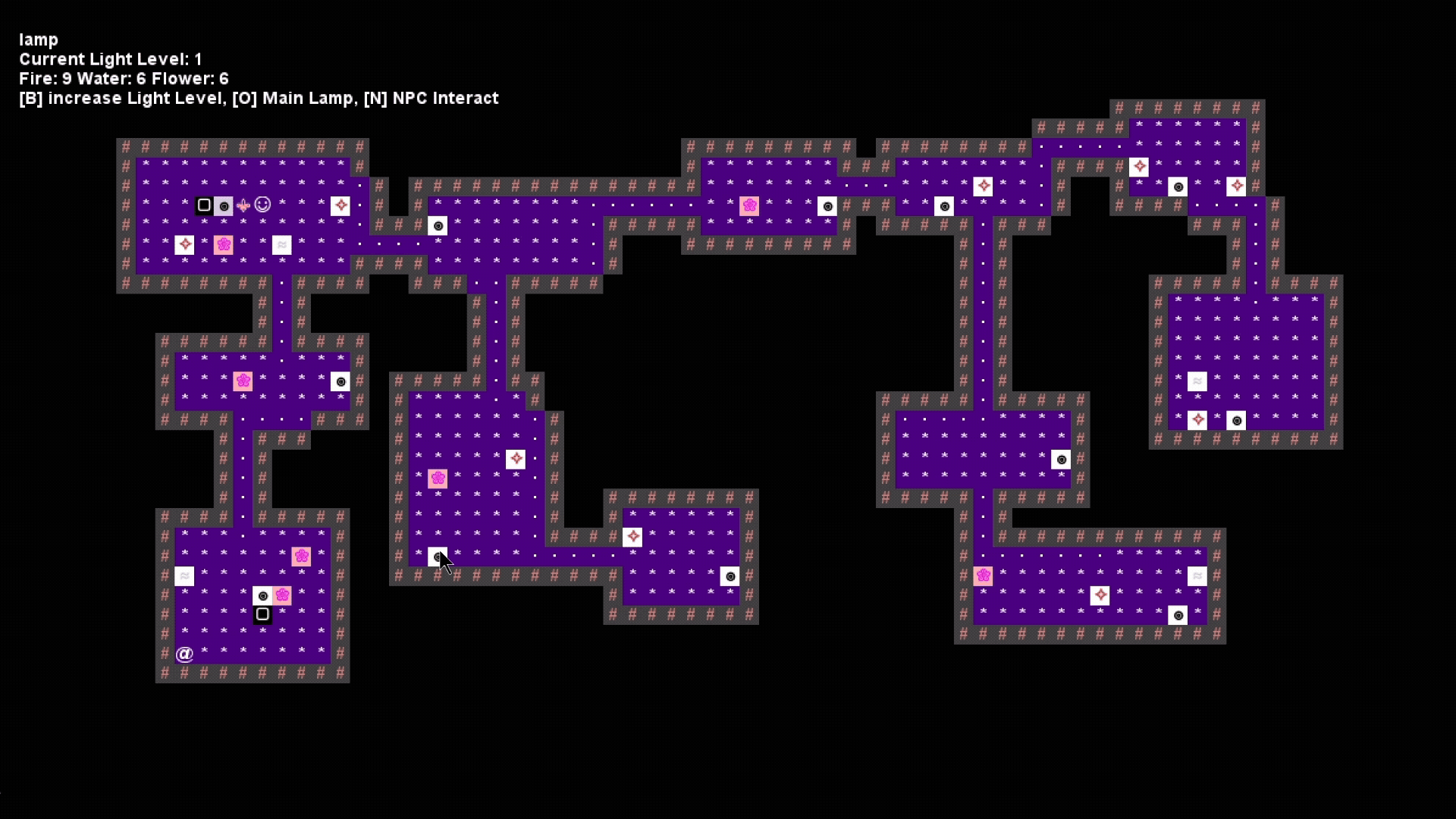Select the lamp orb next to the main lamp square
1456x819 pixels.
(224, 206)
